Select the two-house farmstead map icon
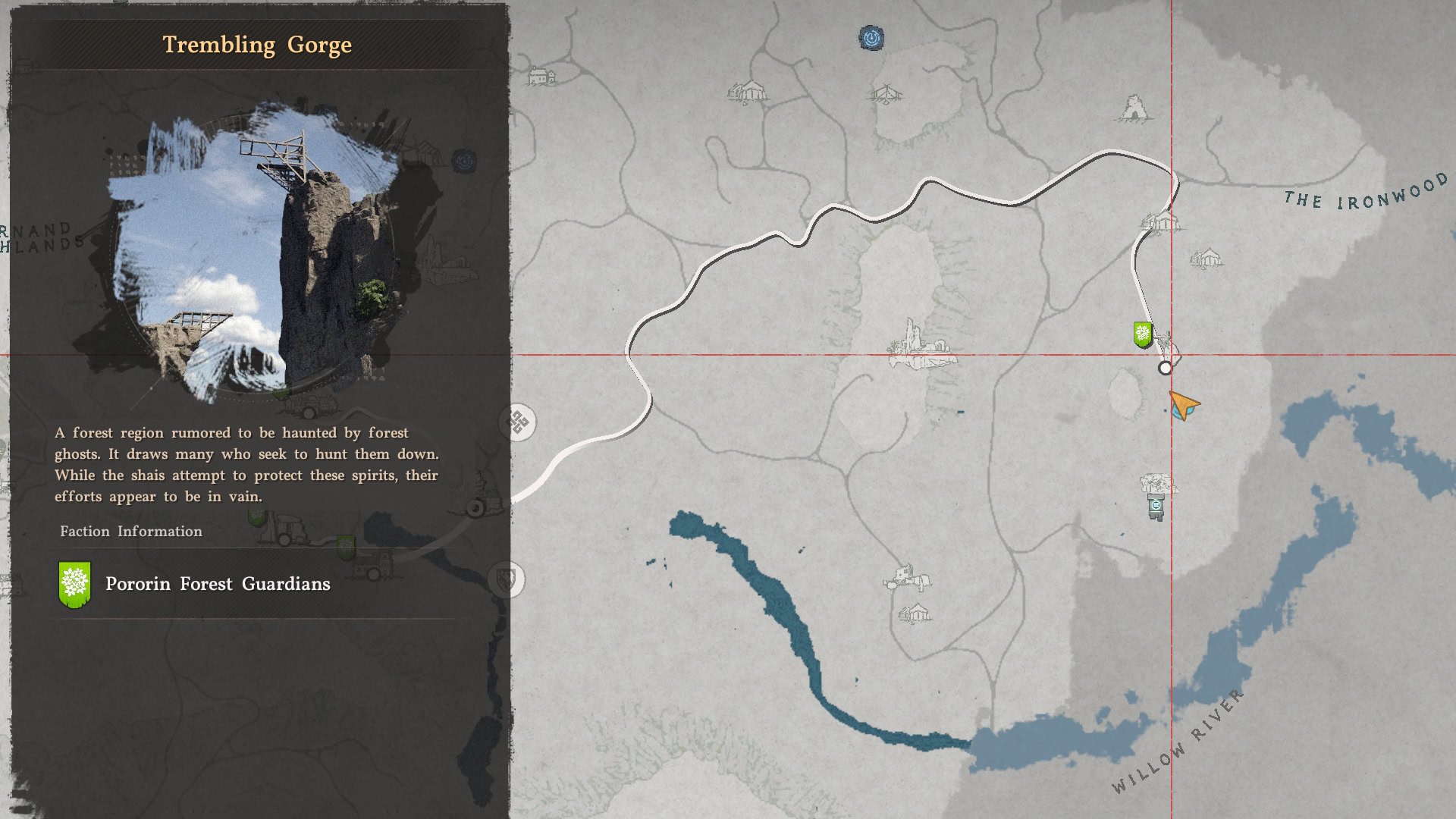The height and width of the screenshot is (819, 1456). 541,77
